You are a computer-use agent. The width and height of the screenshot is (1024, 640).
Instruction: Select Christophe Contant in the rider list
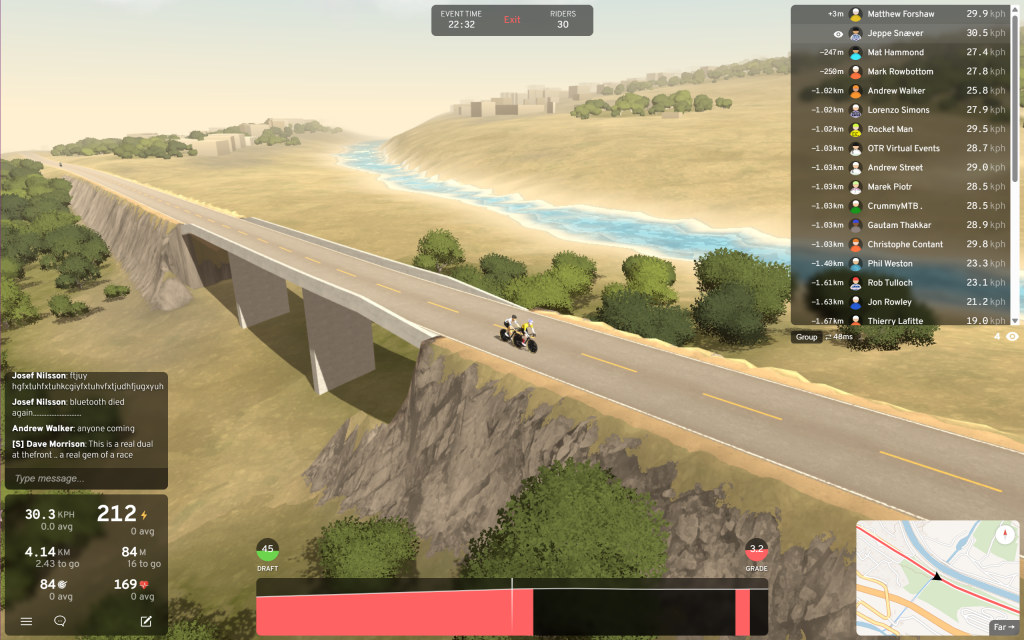pyautogui.click(x=905, y=244)
